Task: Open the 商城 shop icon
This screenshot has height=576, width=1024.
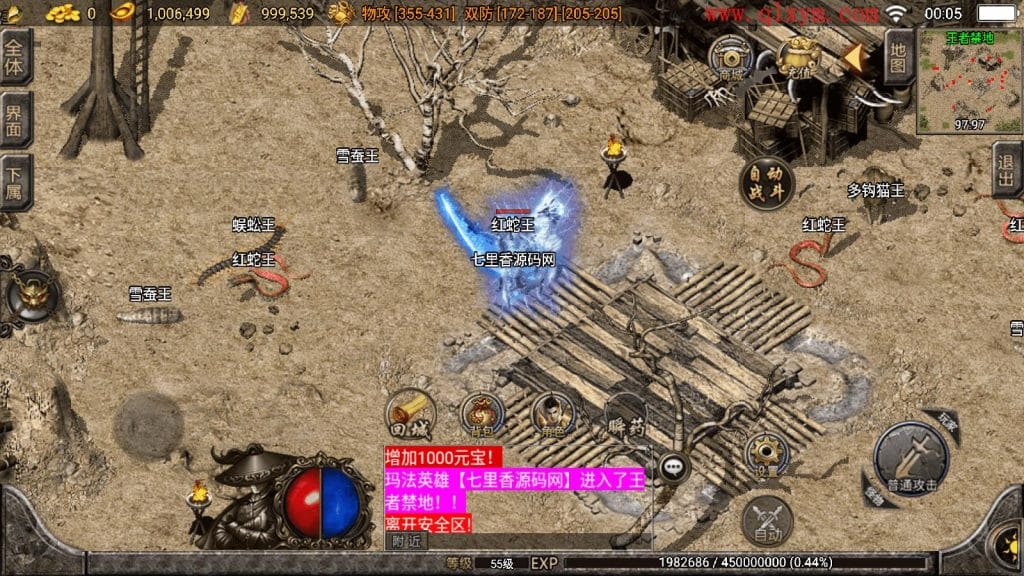Action: tap(730, 59)
